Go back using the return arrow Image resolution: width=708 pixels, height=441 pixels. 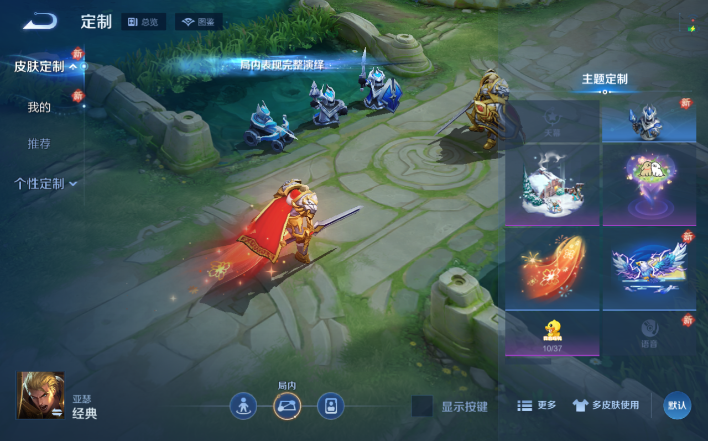pos(40,20)
